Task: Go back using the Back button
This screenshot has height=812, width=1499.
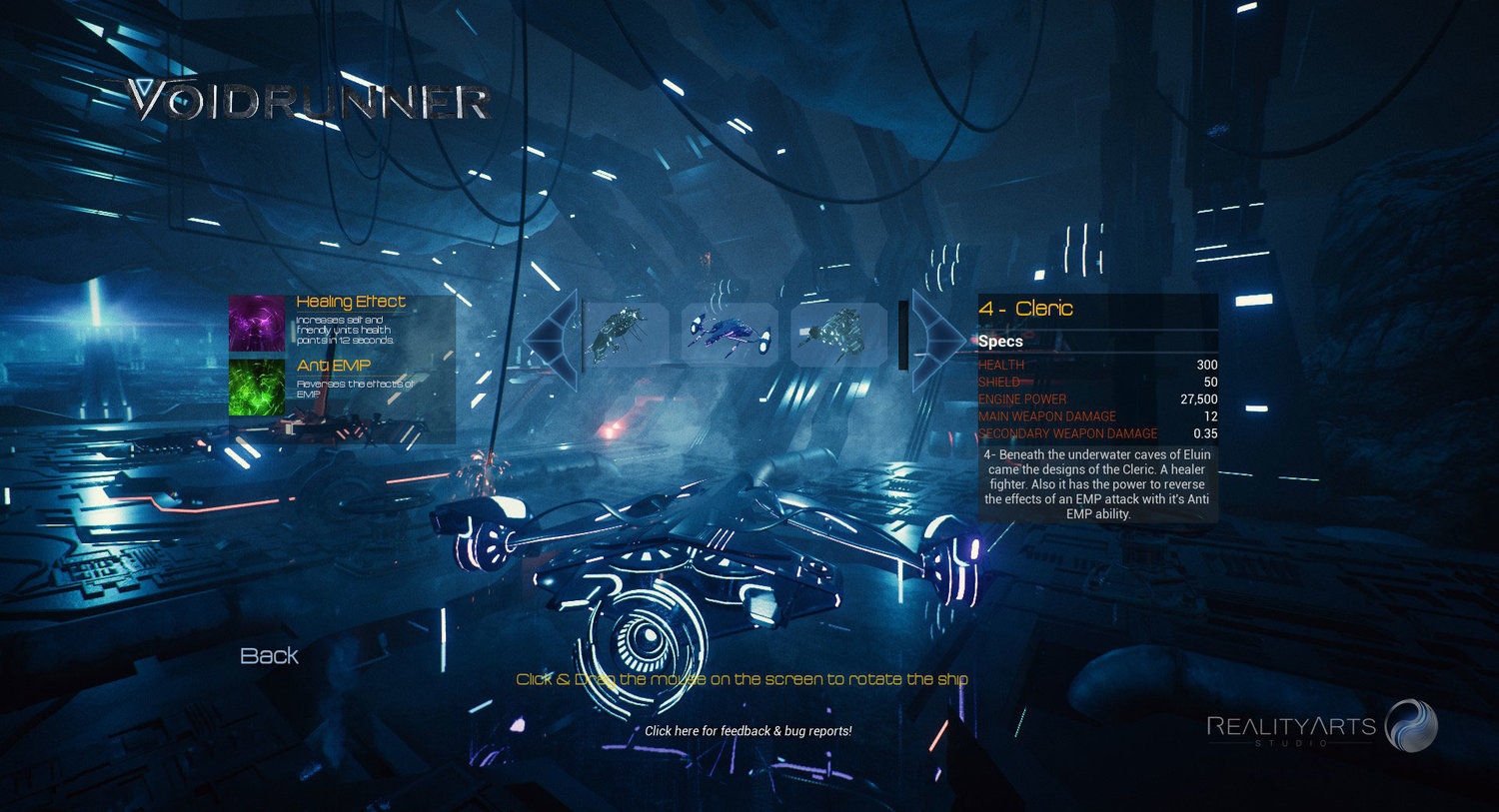Action: (x=269, y=656)
